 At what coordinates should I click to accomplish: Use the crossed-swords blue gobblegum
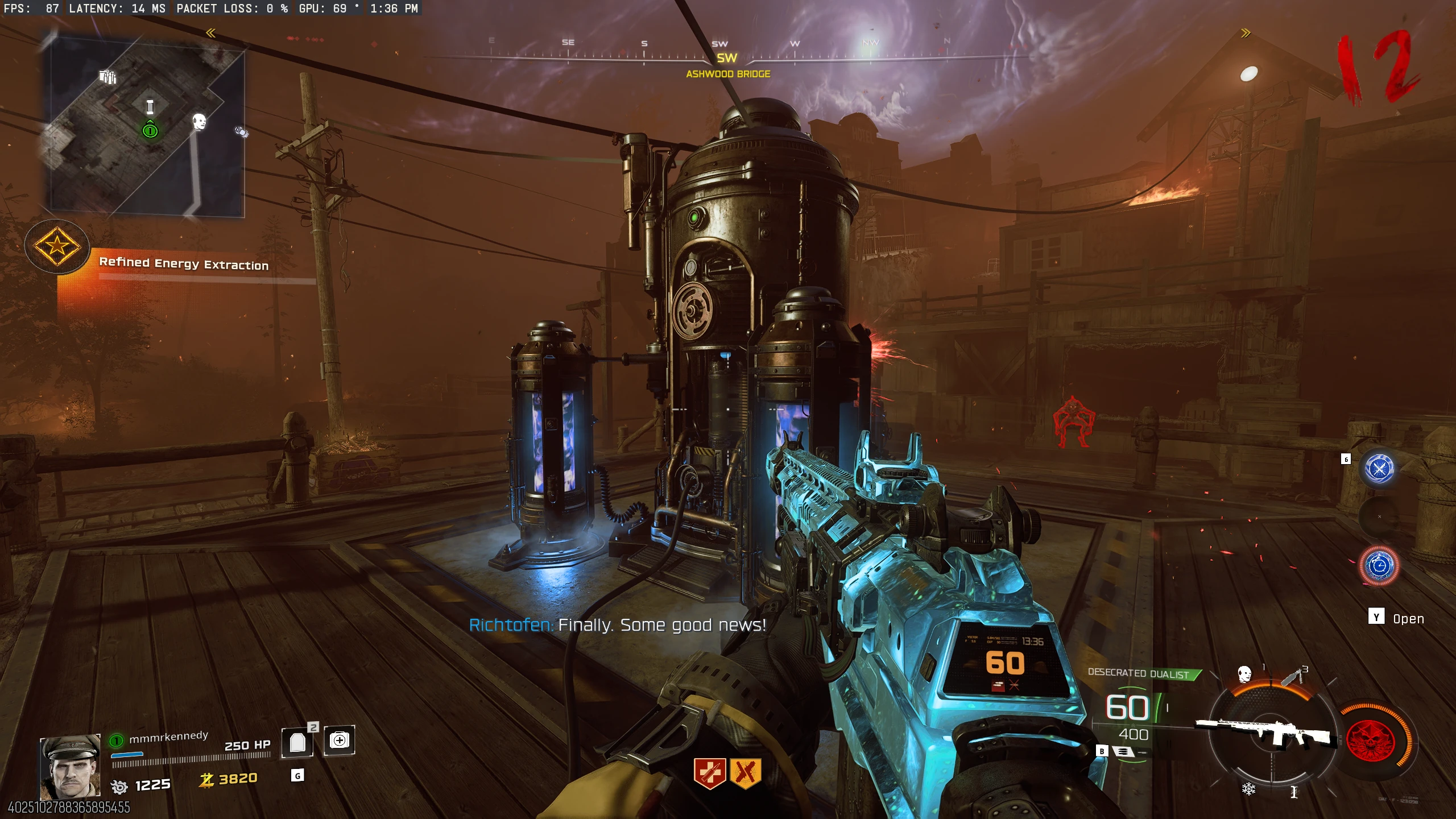(x=1379, y=469)
